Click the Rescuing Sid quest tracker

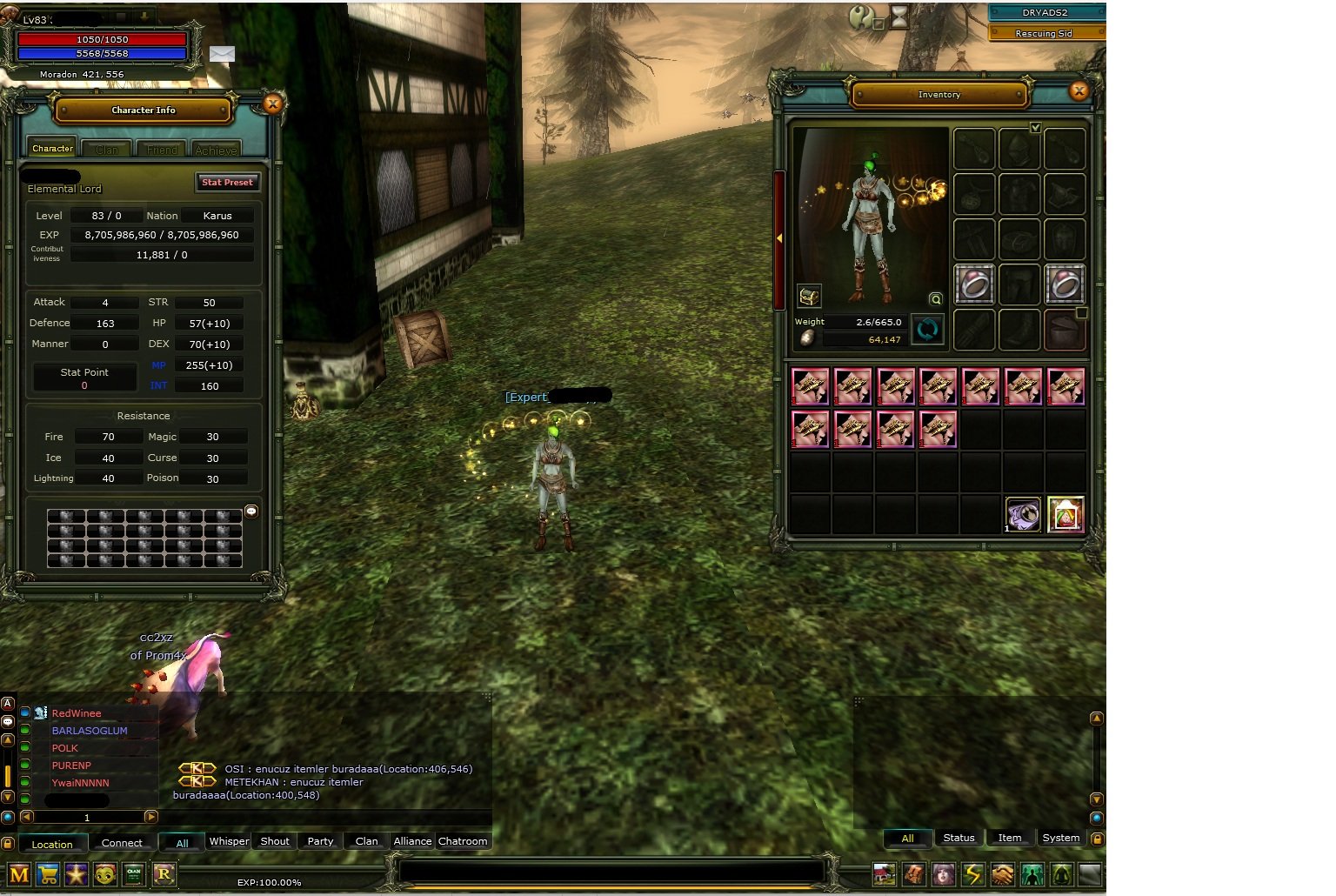[x=1044, y=33]
